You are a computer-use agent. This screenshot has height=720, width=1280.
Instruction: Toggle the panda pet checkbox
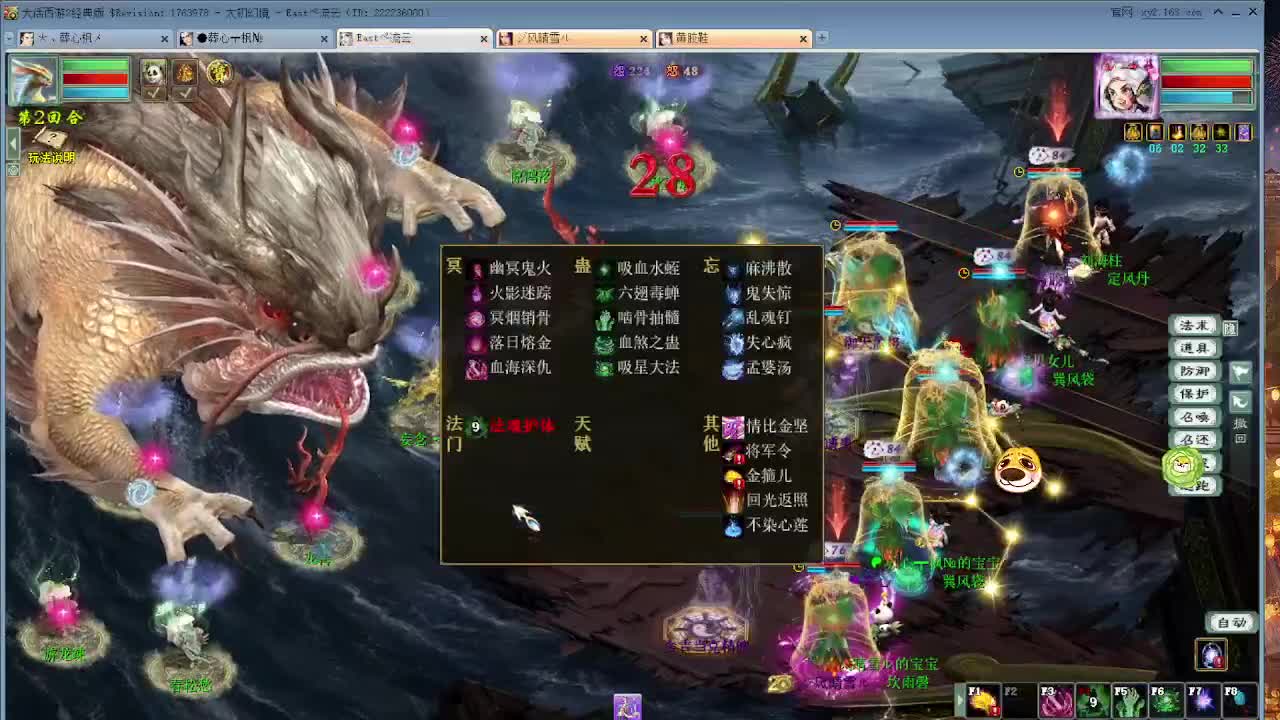click(x=153, y=94)
